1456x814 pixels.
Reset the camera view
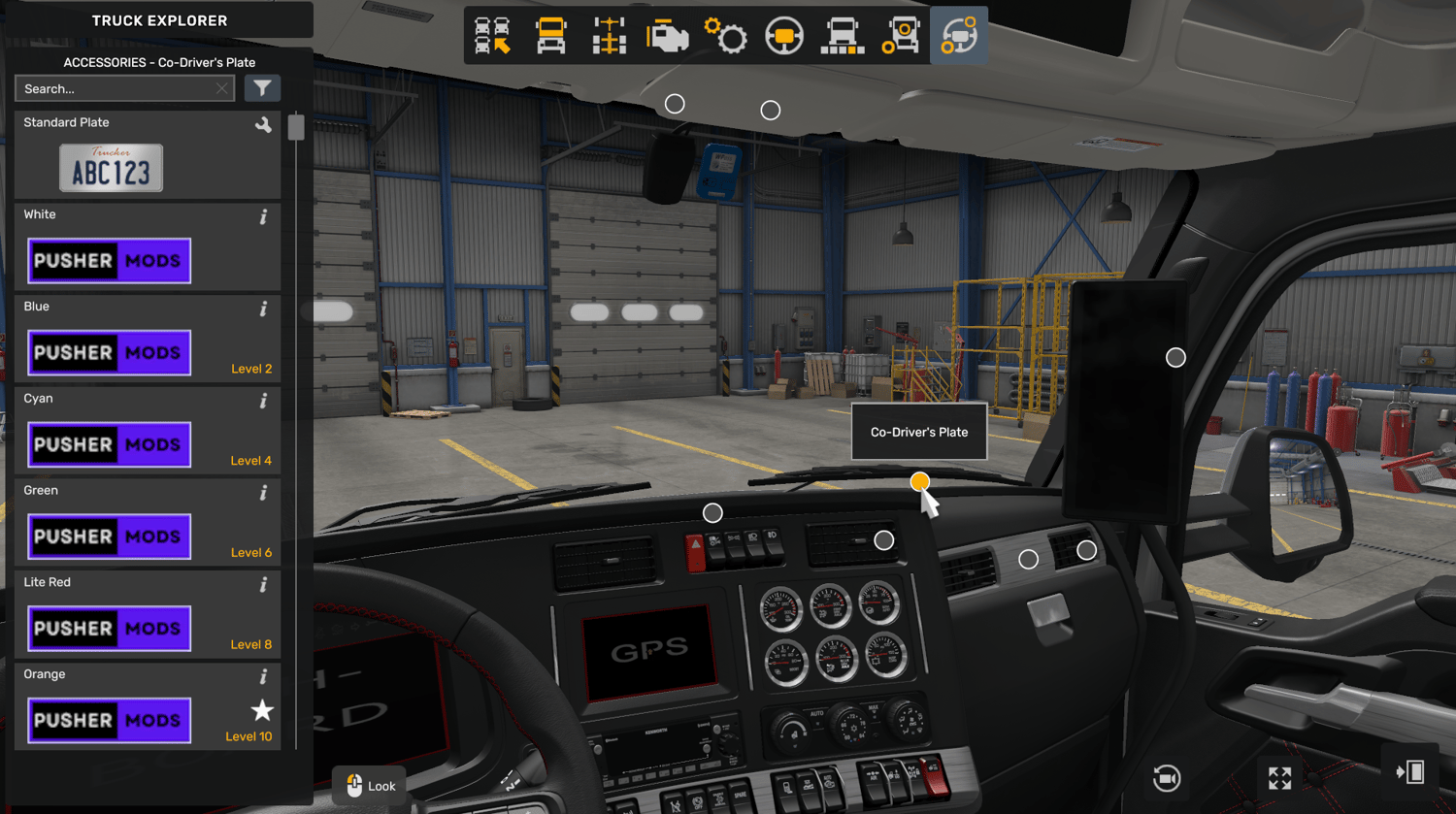1167,777
